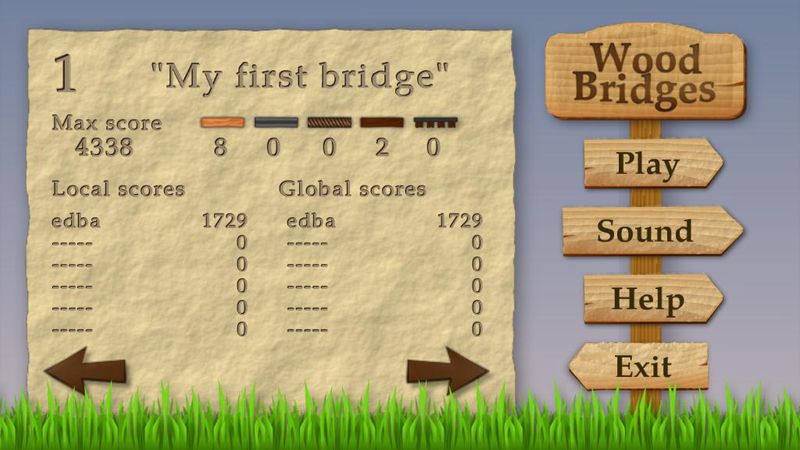This screenshot has width=800, height=450.
Task: Go to the previous level with the left arrow
Action: coord(85,369)
